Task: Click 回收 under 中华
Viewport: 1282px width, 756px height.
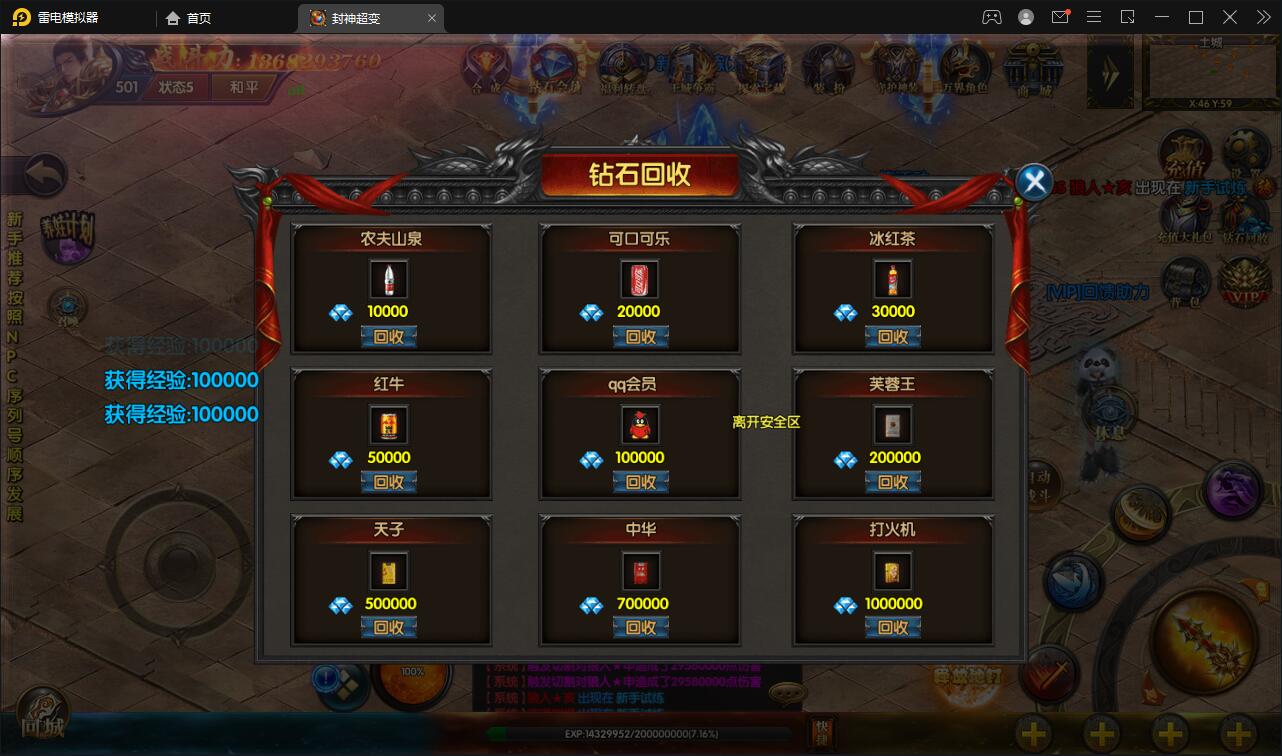Action: coord(640,628)
